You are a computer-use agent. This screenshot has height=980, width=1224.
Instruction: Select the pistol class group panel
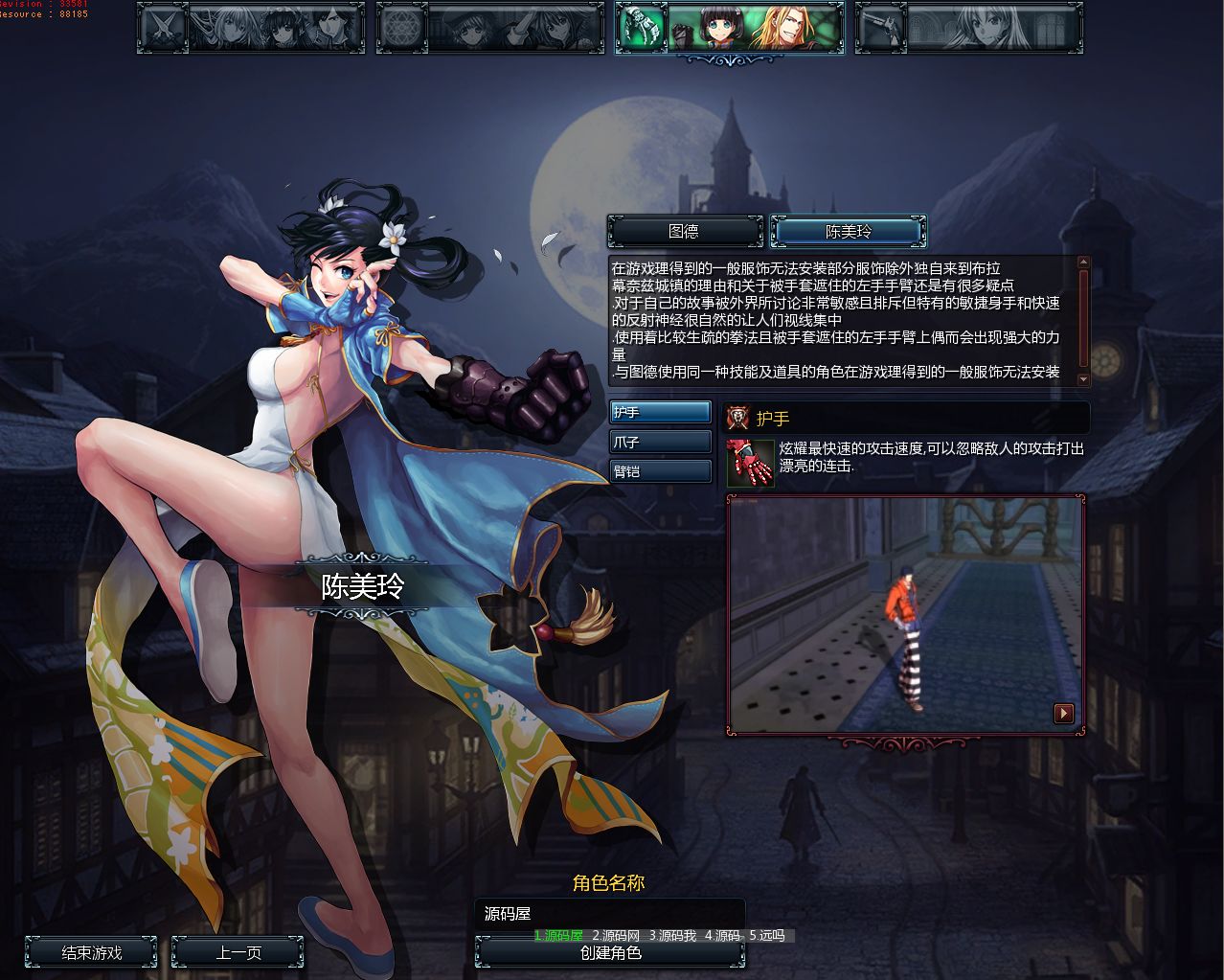(969, 27)
